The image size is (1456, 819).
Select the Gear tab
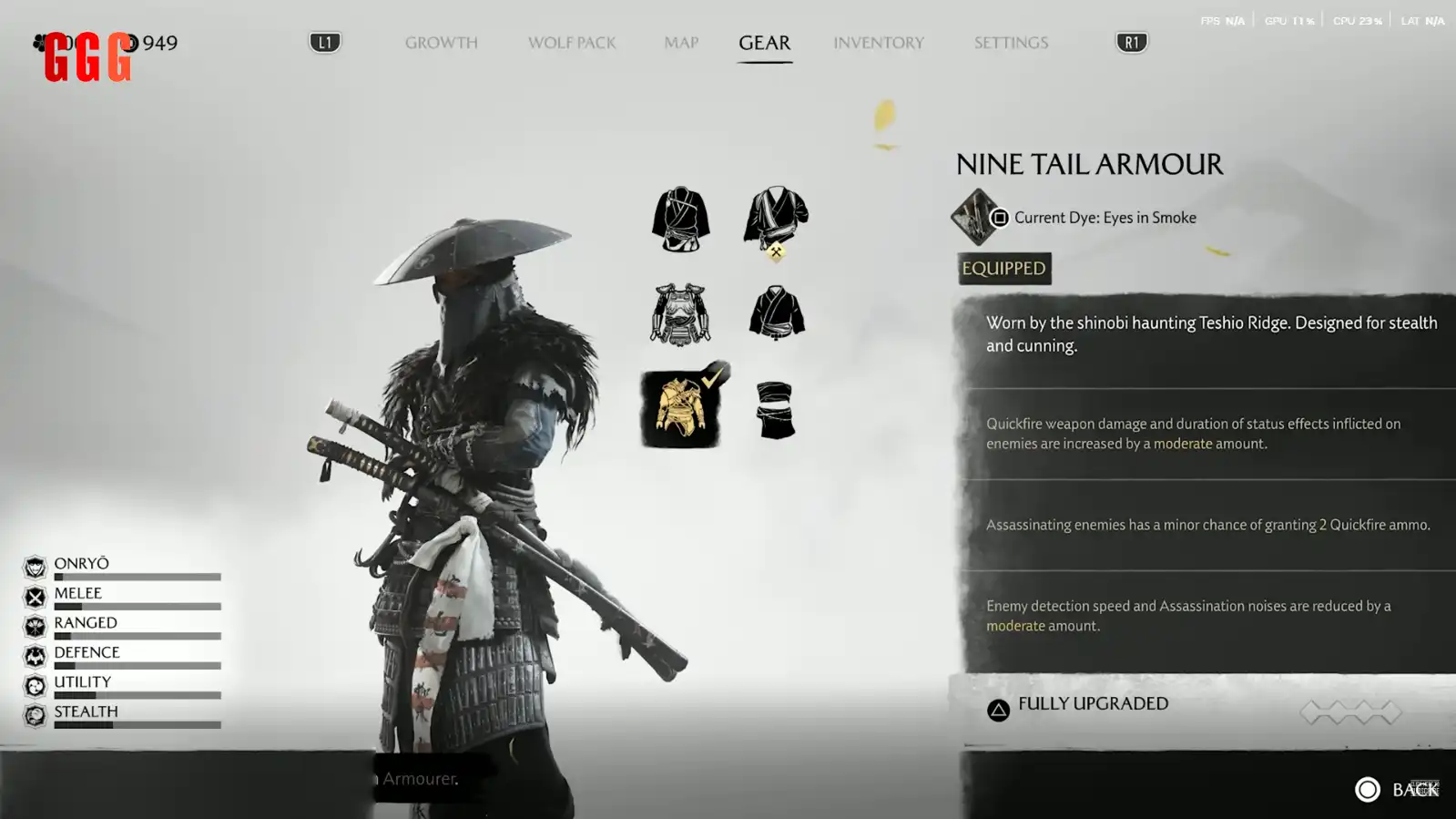tap(764, 43)
